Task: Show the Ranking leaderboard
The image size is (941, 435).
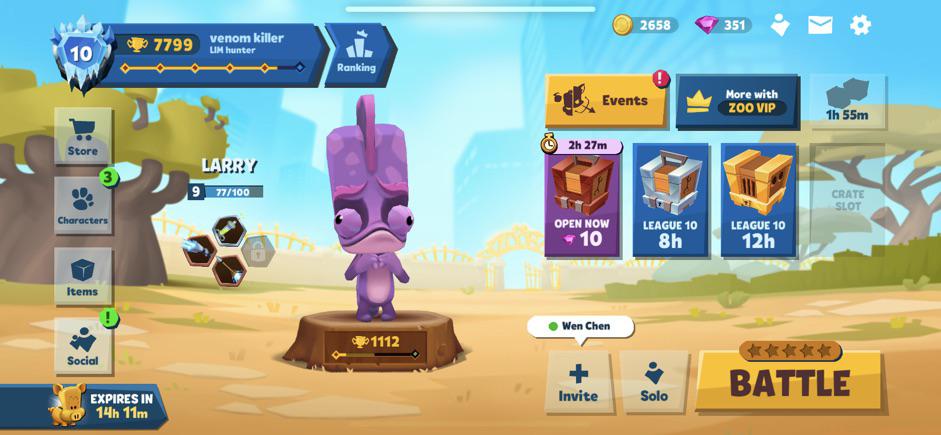Action: tap(356, 53)
